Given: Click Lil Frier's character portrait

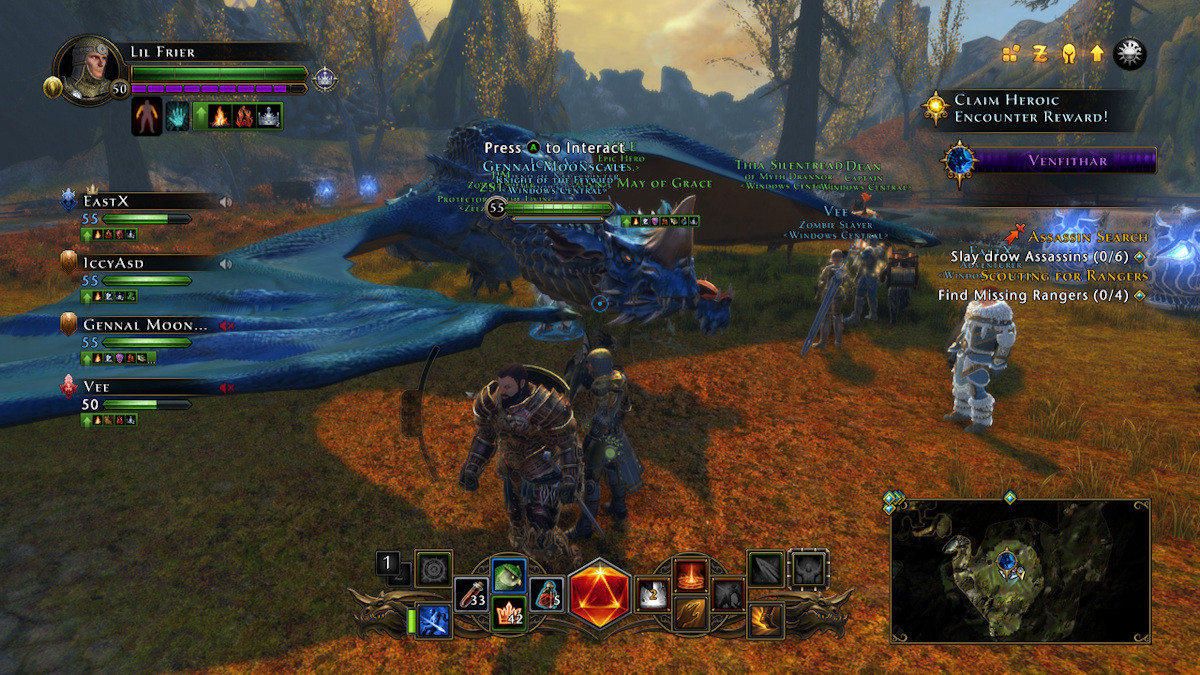Looking at the screenshot, I should coord(88,70).
